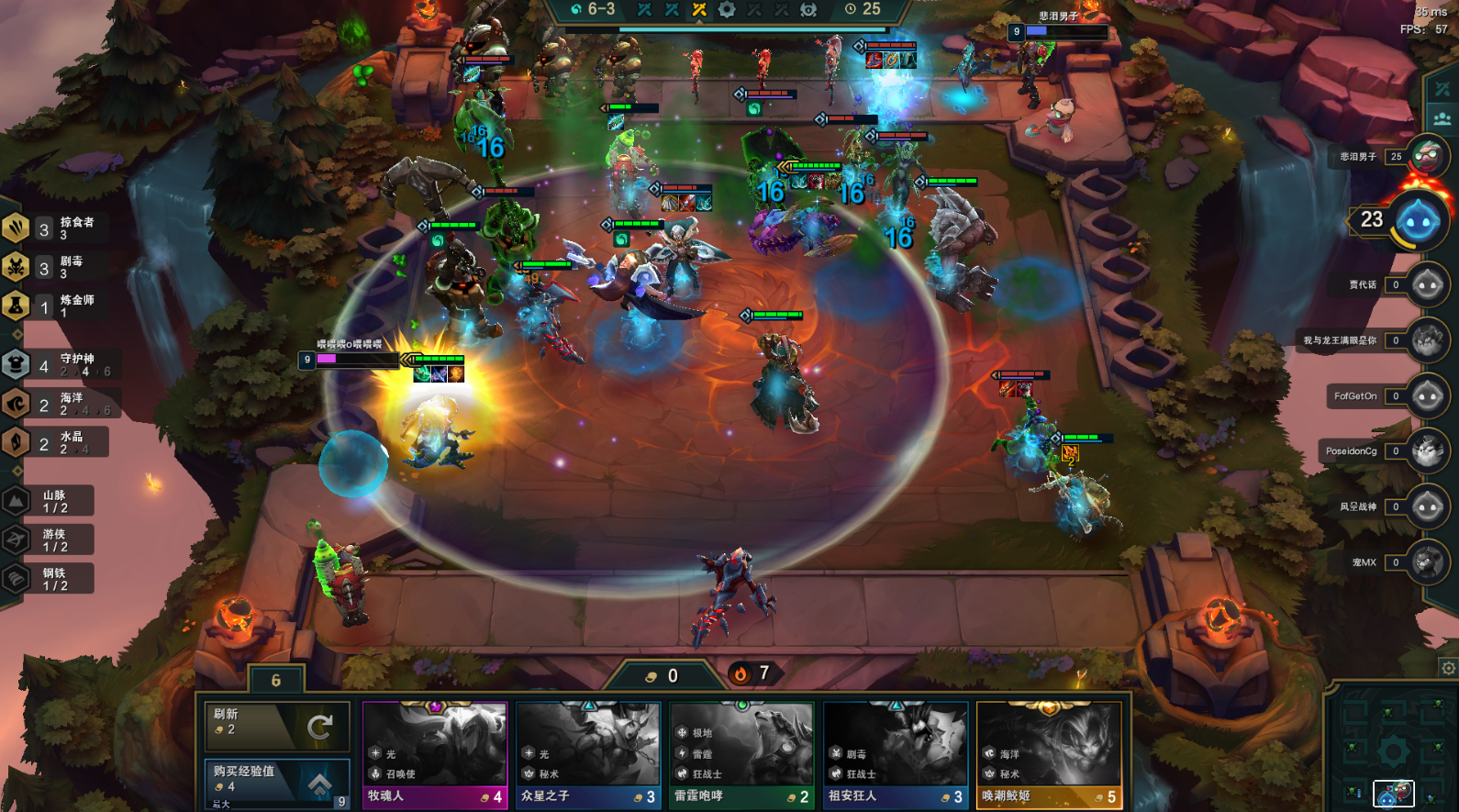
Task: Select the 雷霆咆哮 champion card
Action: pyautogui.click(x=741, y=755)
